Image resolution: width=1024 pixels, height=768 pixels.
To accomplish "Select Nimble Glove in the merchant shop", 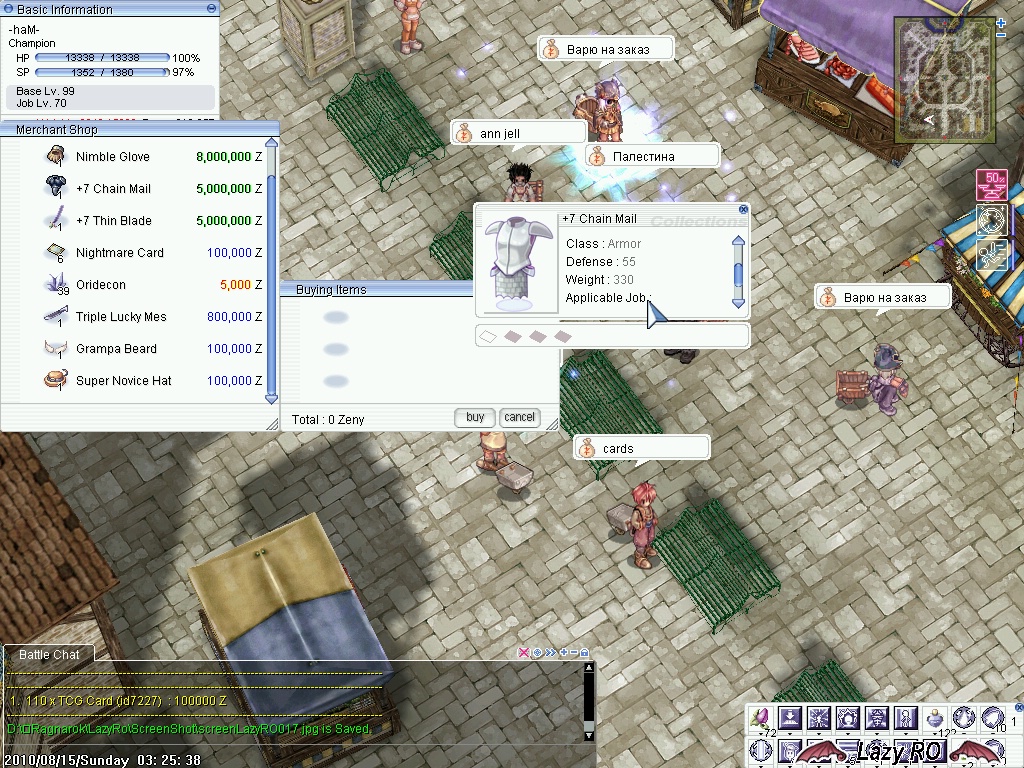I will click(112, 157).
